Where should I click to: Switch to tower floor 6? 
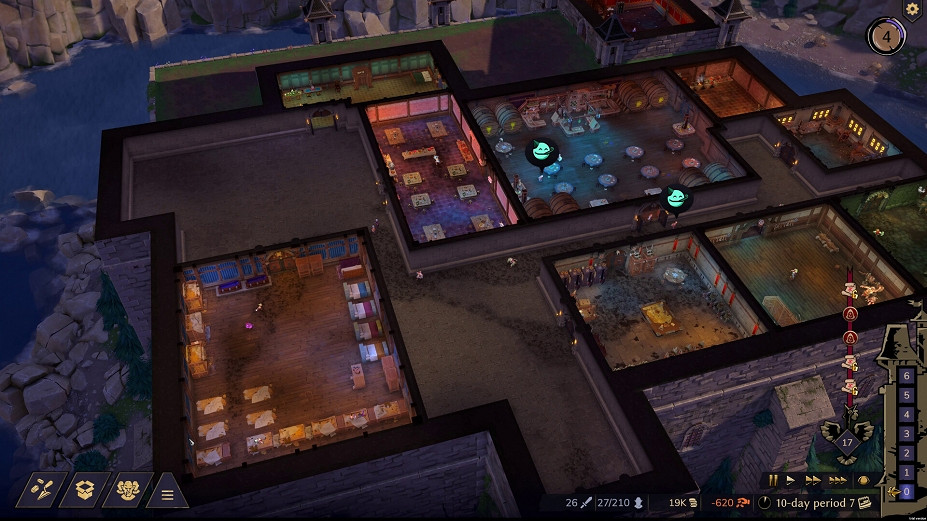pos(906,376)
